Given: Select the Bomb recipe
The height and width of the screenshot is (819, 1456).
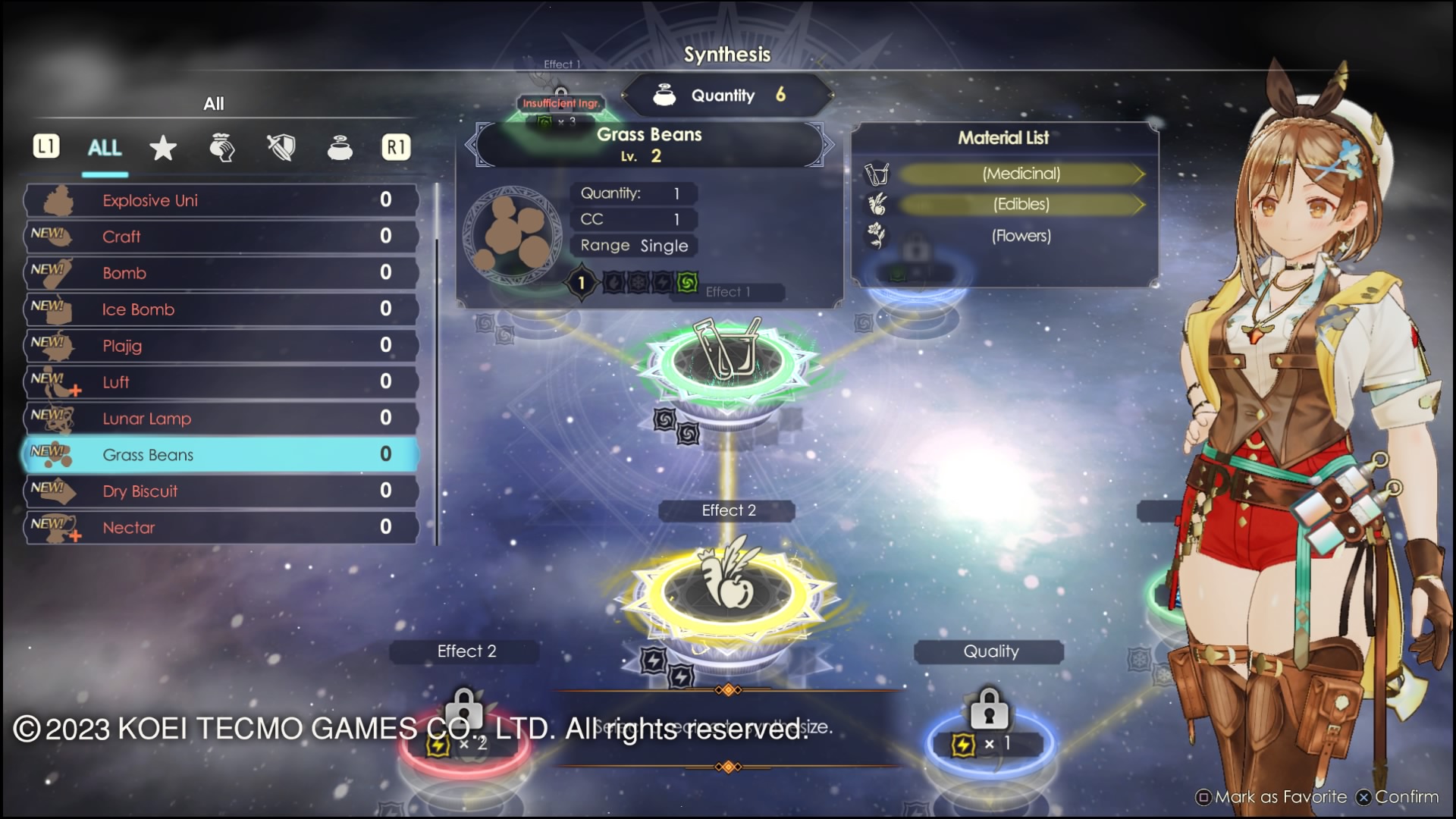Looking at the screenshot, I should (221, 273).
